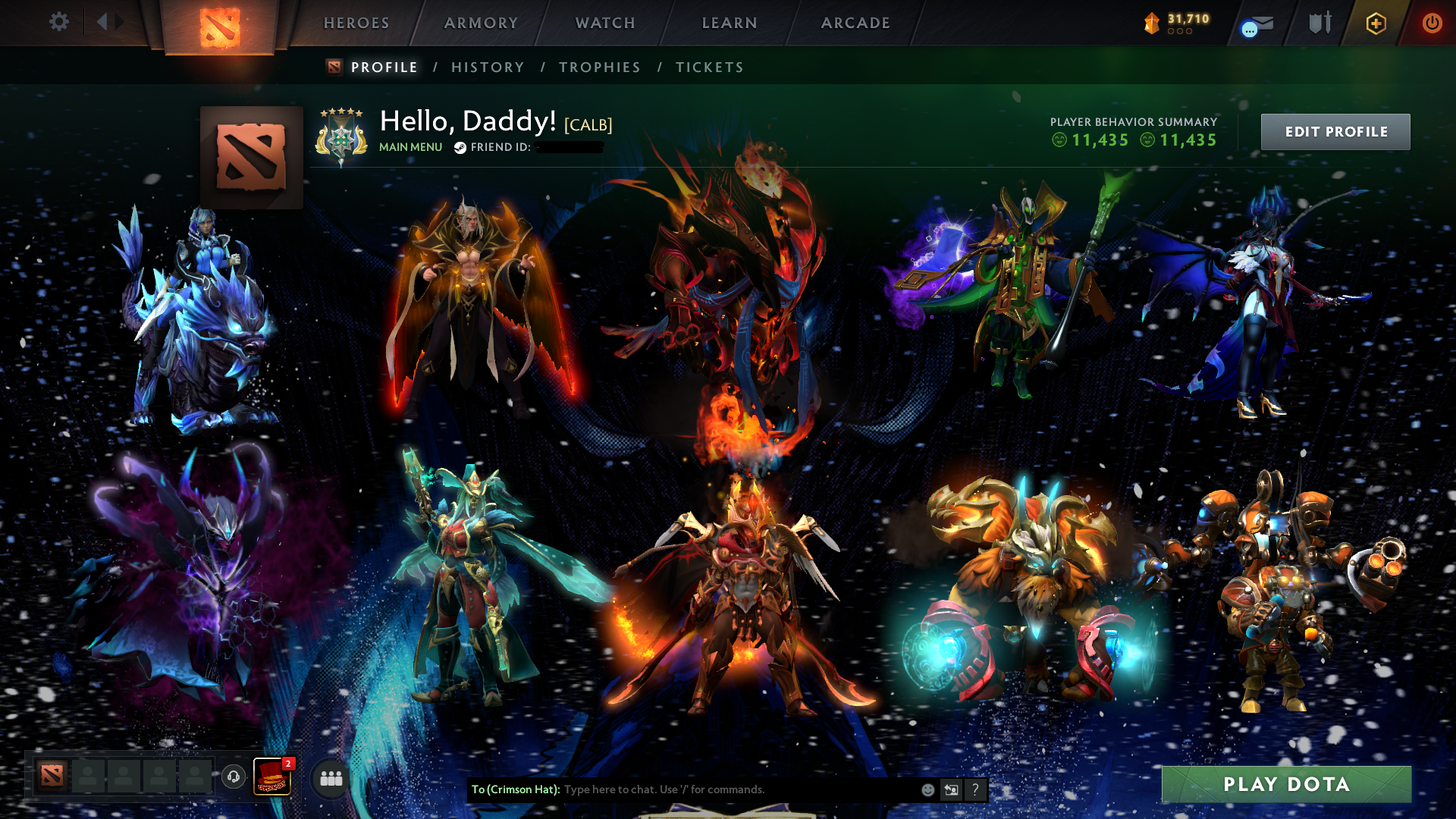Toggle the share screenshot chat icon

[x=951, y=789]
